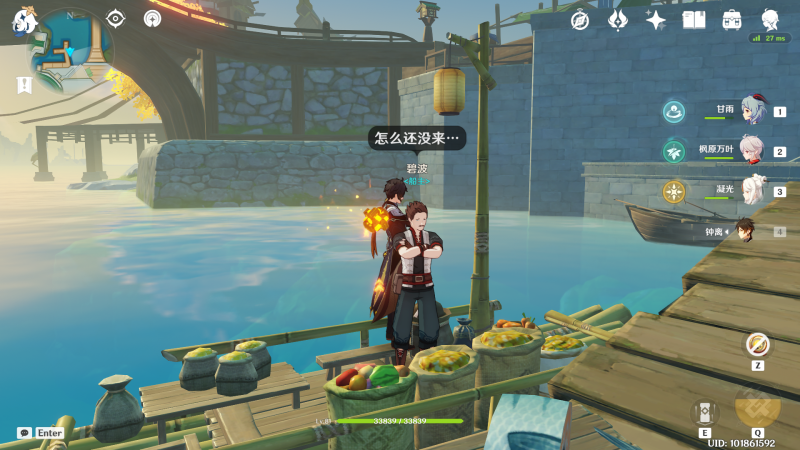The width and height of the screenshot is (800, 450).
Task: Open the Wish banner icon
Action: coord(618,20)
